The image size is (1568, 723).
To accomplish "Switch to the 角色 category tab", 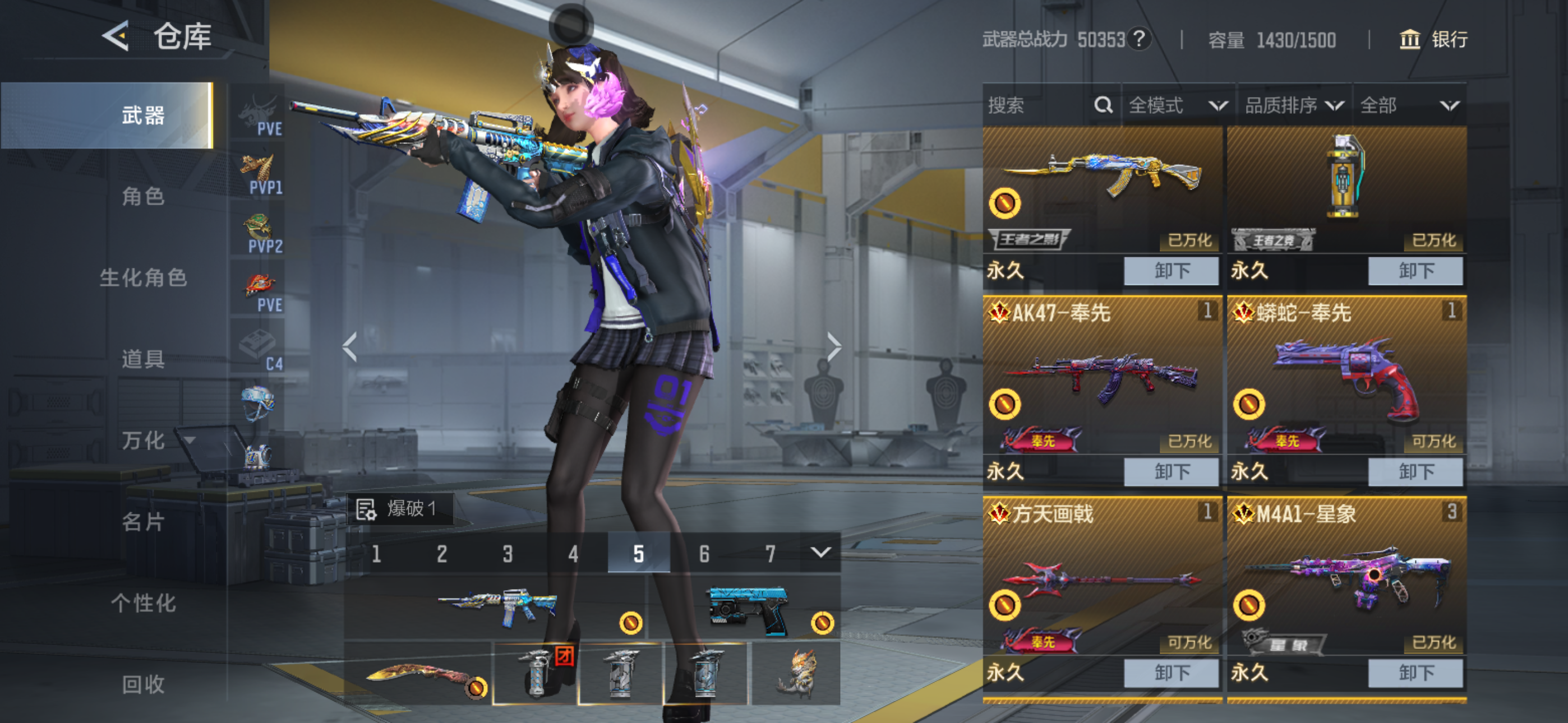I will pyautogui.click(x=143, y=197).
